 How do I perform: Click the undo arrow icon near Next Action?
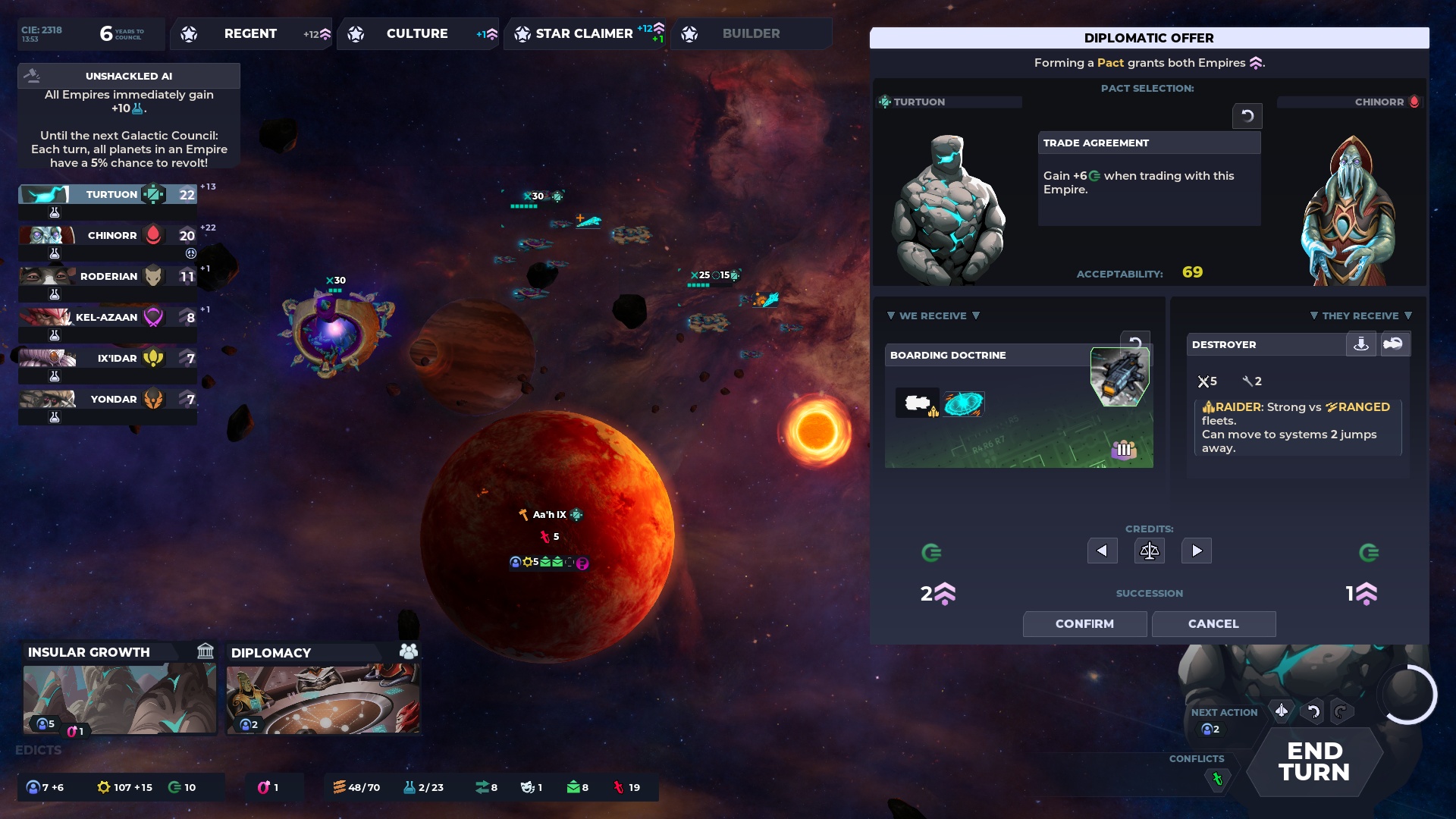1311,711
